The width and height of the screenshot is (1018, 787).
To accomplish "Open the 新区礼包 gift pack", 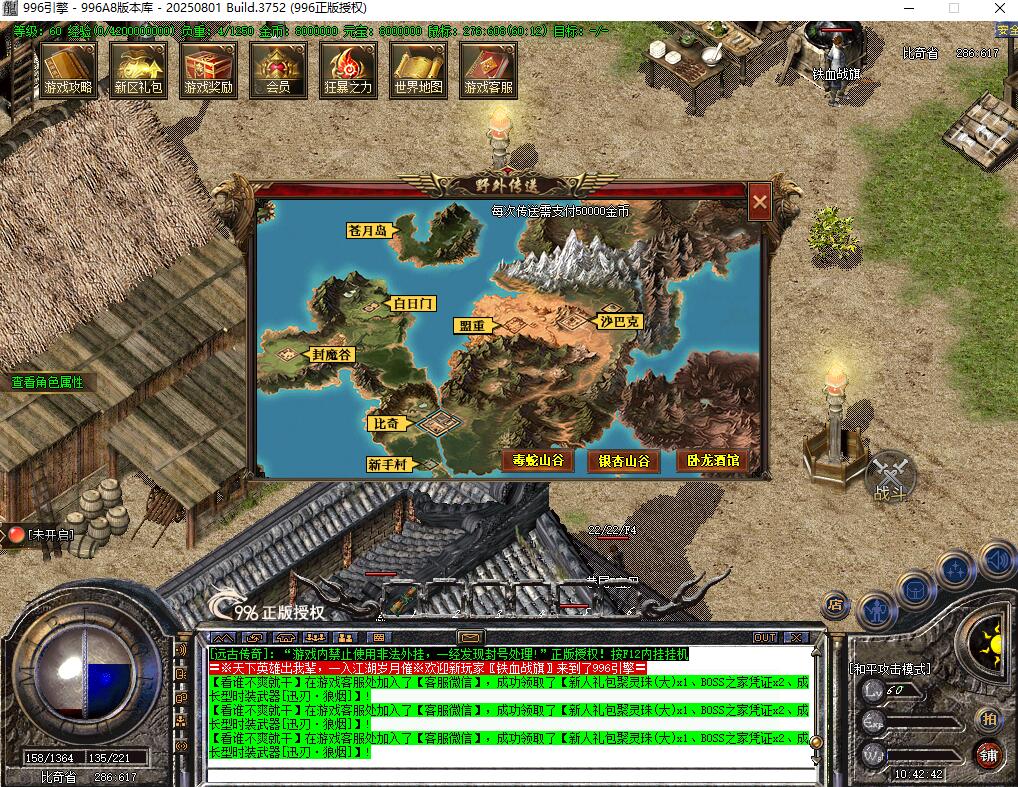I will click(x=138, y=69).
